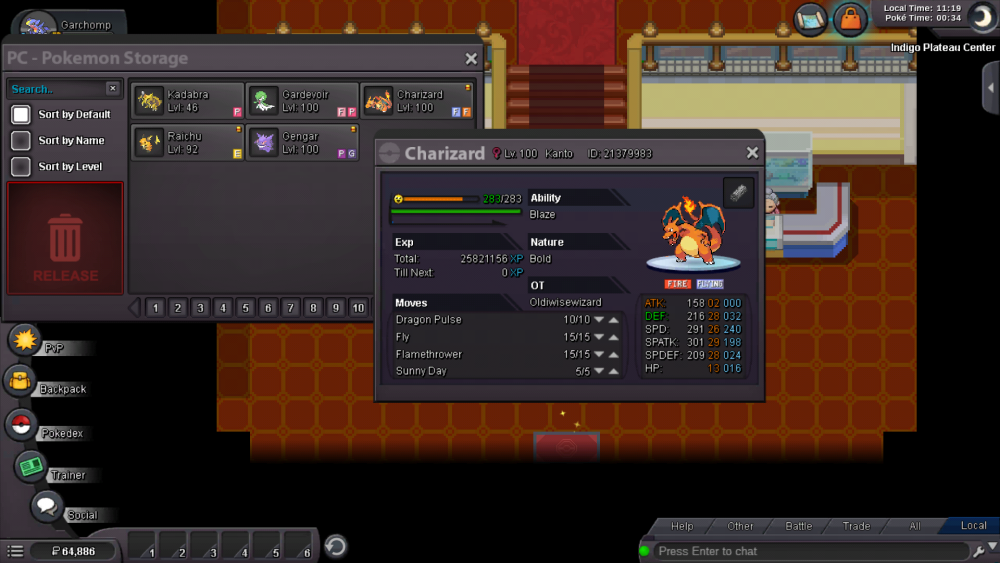Open the Social menu
The image size is (1000, 563).
click(x=46, y=507)
